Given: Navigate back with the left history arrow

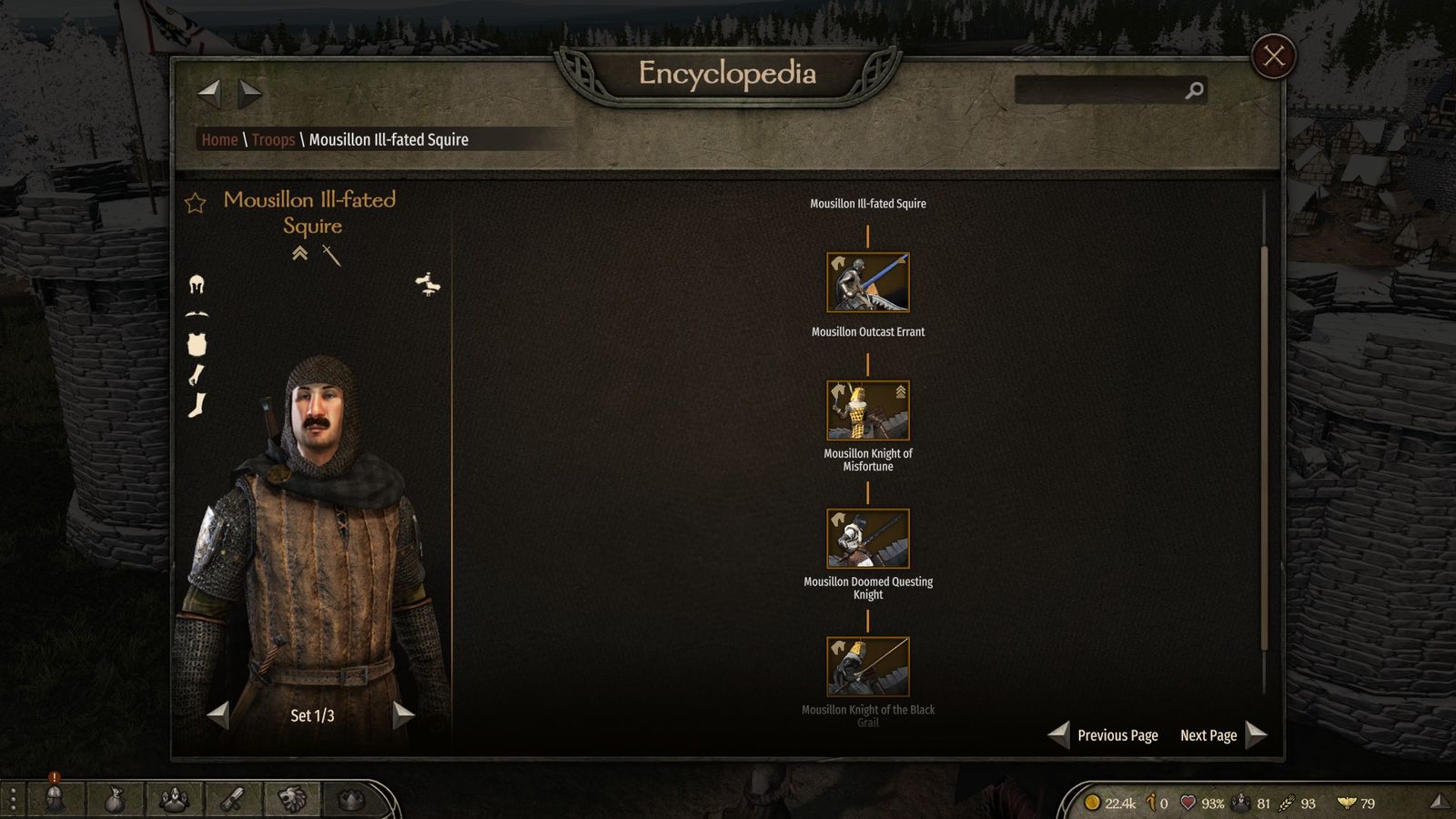Looking at the screenshot, I should 209,91.
